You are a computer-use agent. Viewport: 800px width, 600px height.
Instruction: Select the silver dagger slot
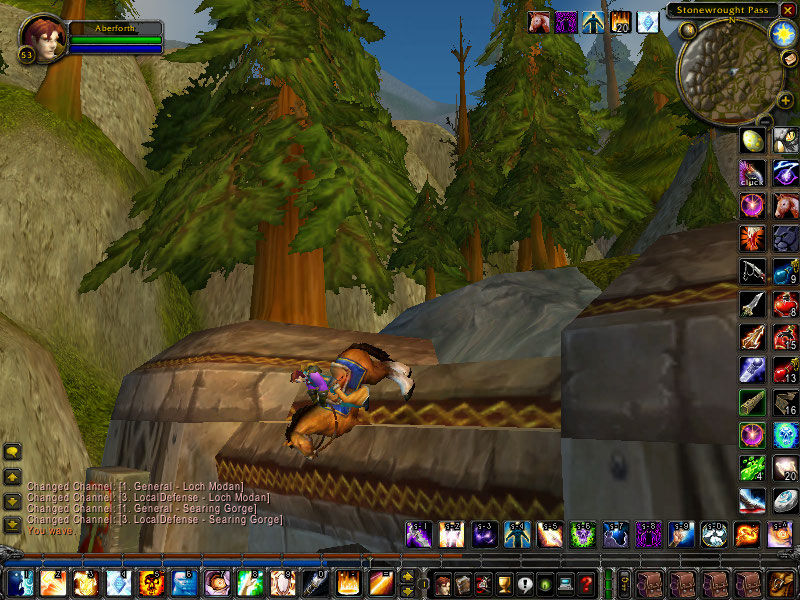tap(752, 304)
